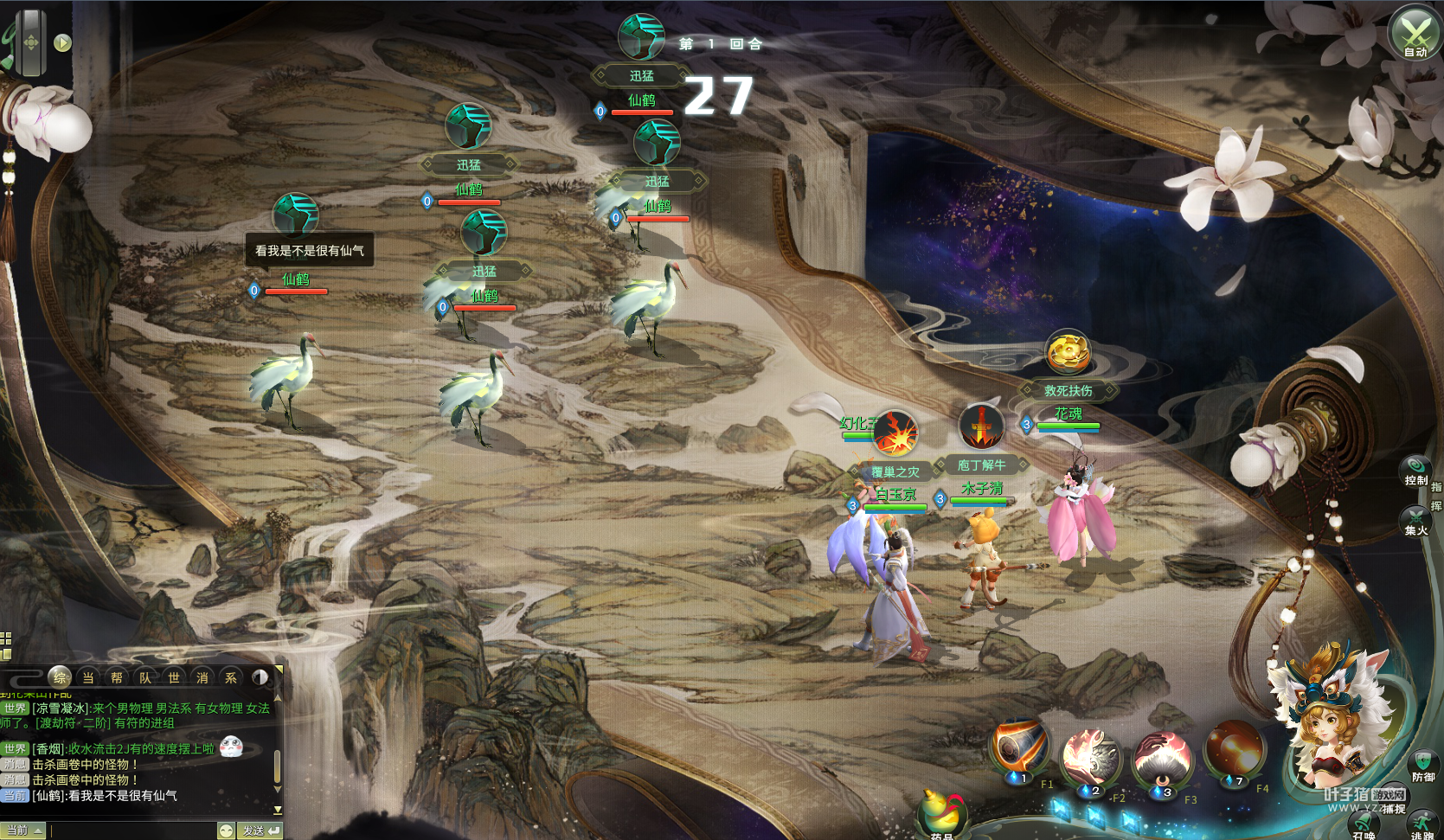Viewport: 1444px width, 840px height.
Task: Toggle the 自动 auto-battle button
Action: (1415, 33)
